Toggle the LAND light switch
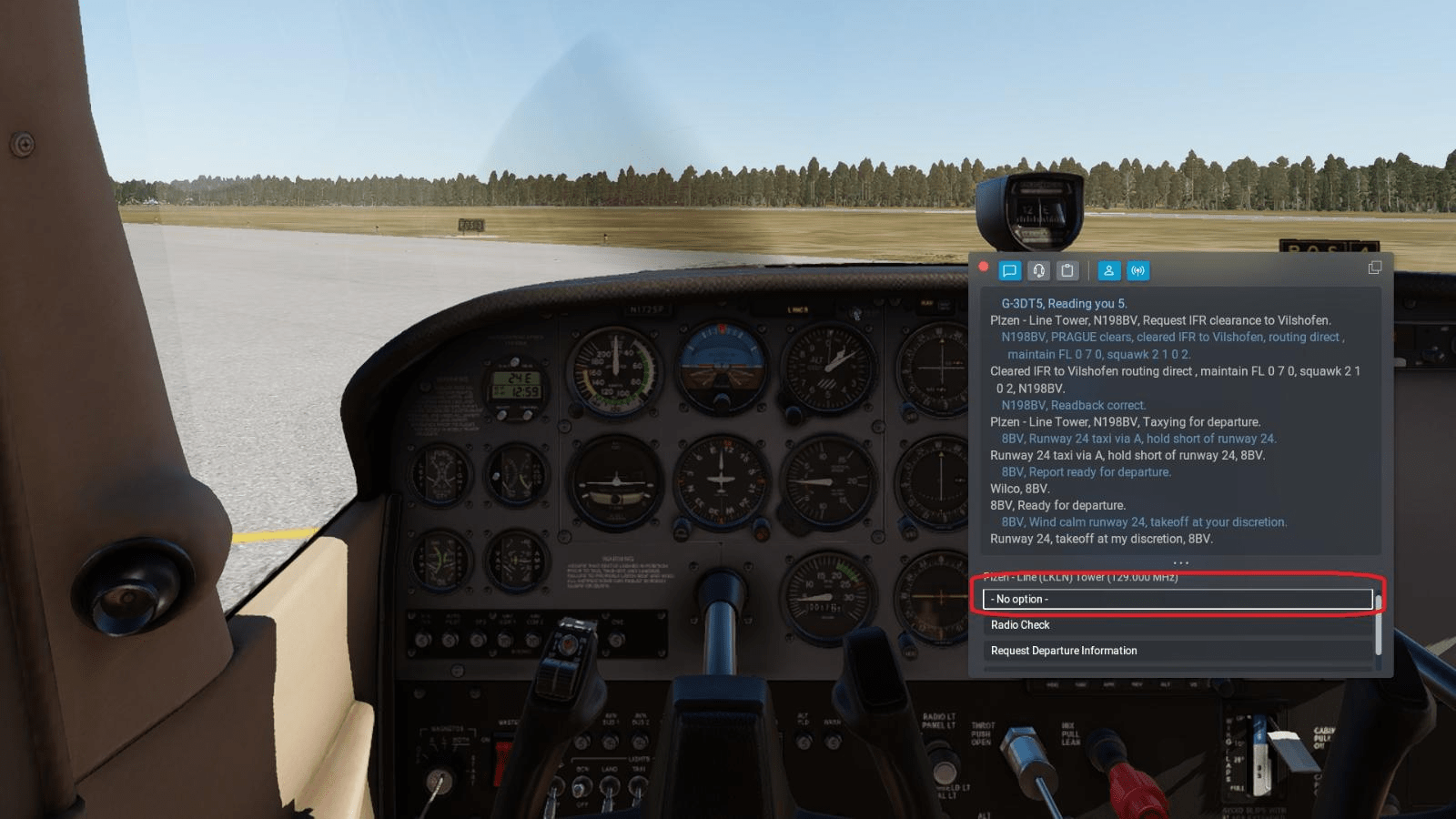Screen dimensions: 1456x819 (x=609, y=790)
